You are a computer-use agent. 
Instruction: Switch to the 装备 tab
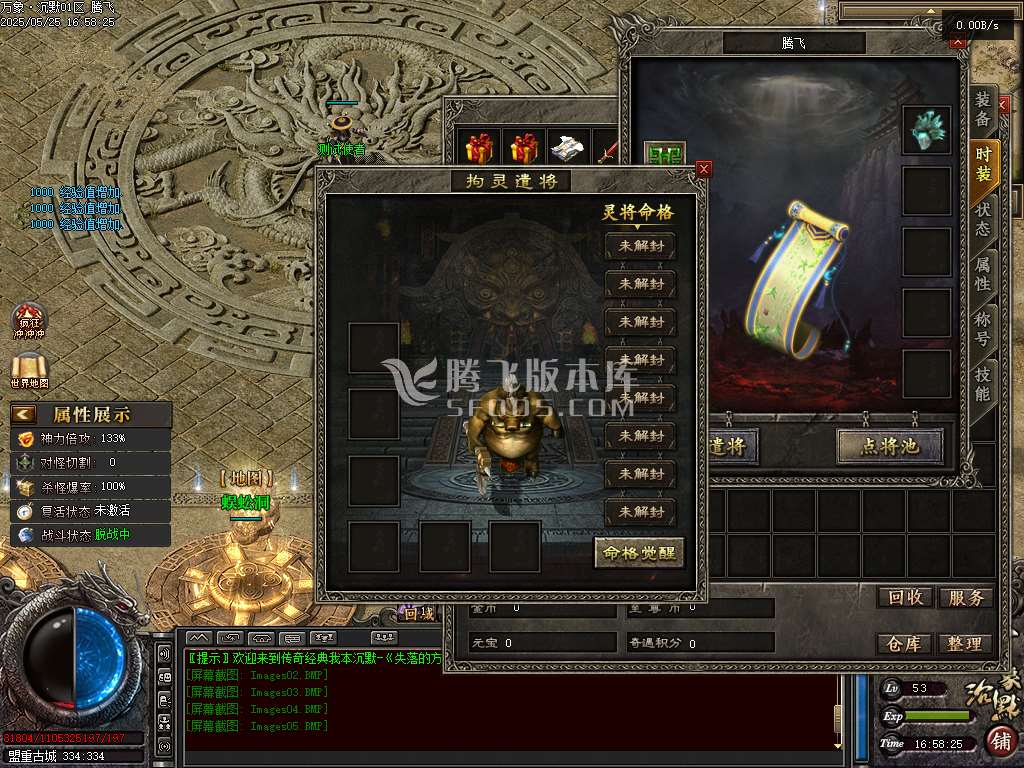983,110
